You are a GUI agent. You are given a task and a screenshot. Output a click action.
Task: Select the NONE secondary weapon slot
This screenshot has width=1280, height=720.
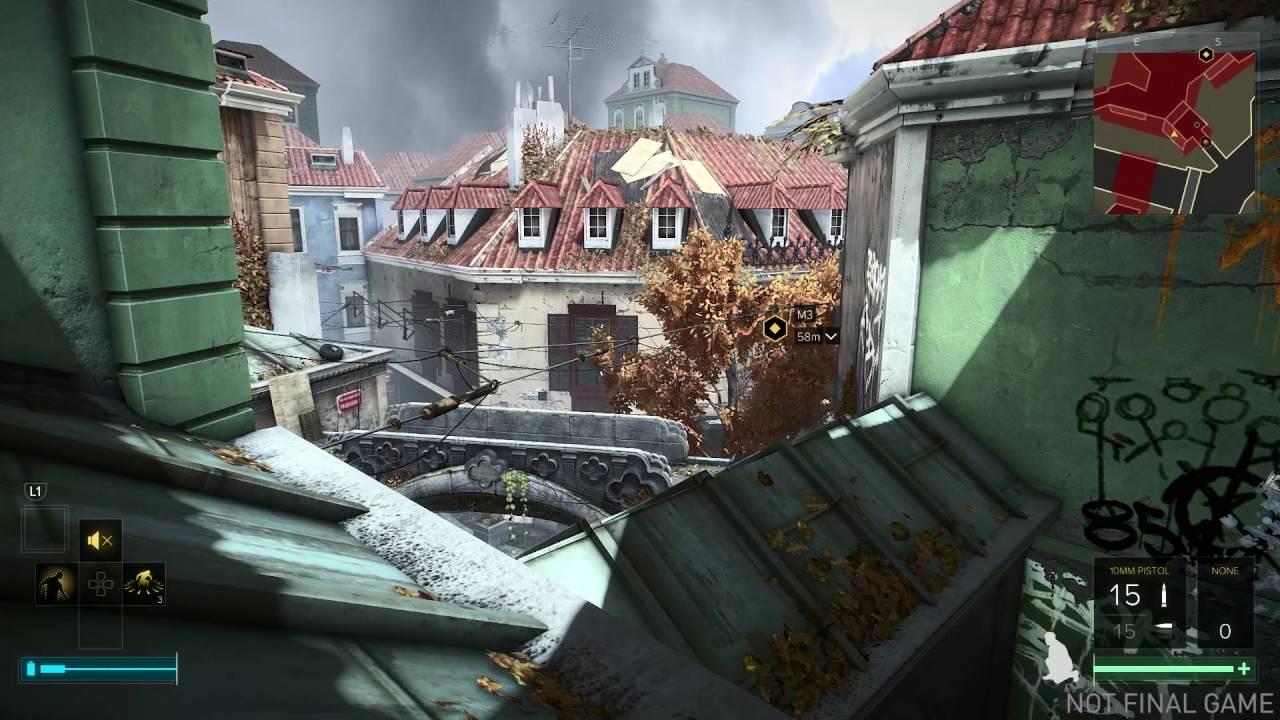(x=1224, y=570)
